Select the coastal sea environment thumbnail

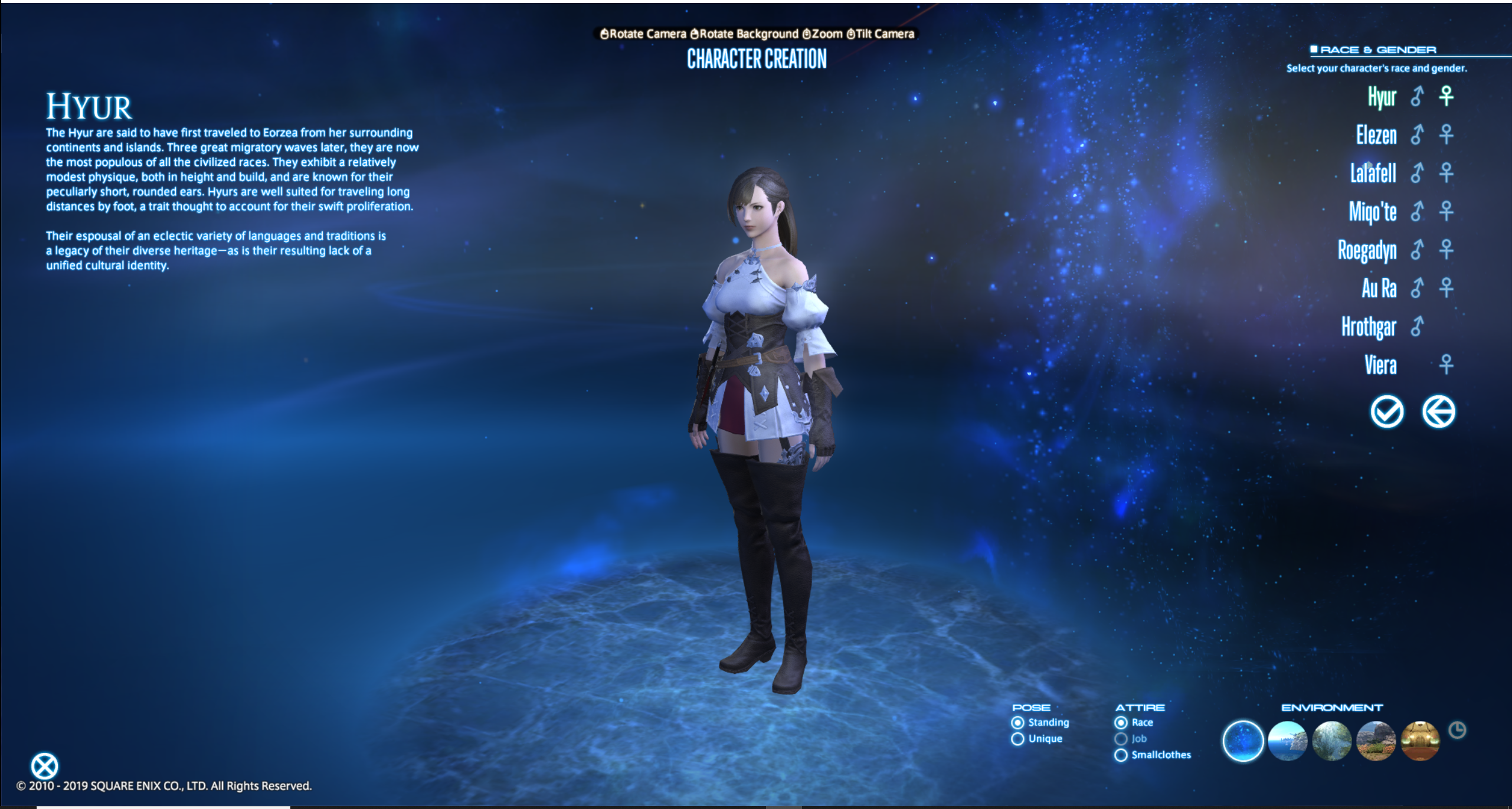(x=1287, y=741)
